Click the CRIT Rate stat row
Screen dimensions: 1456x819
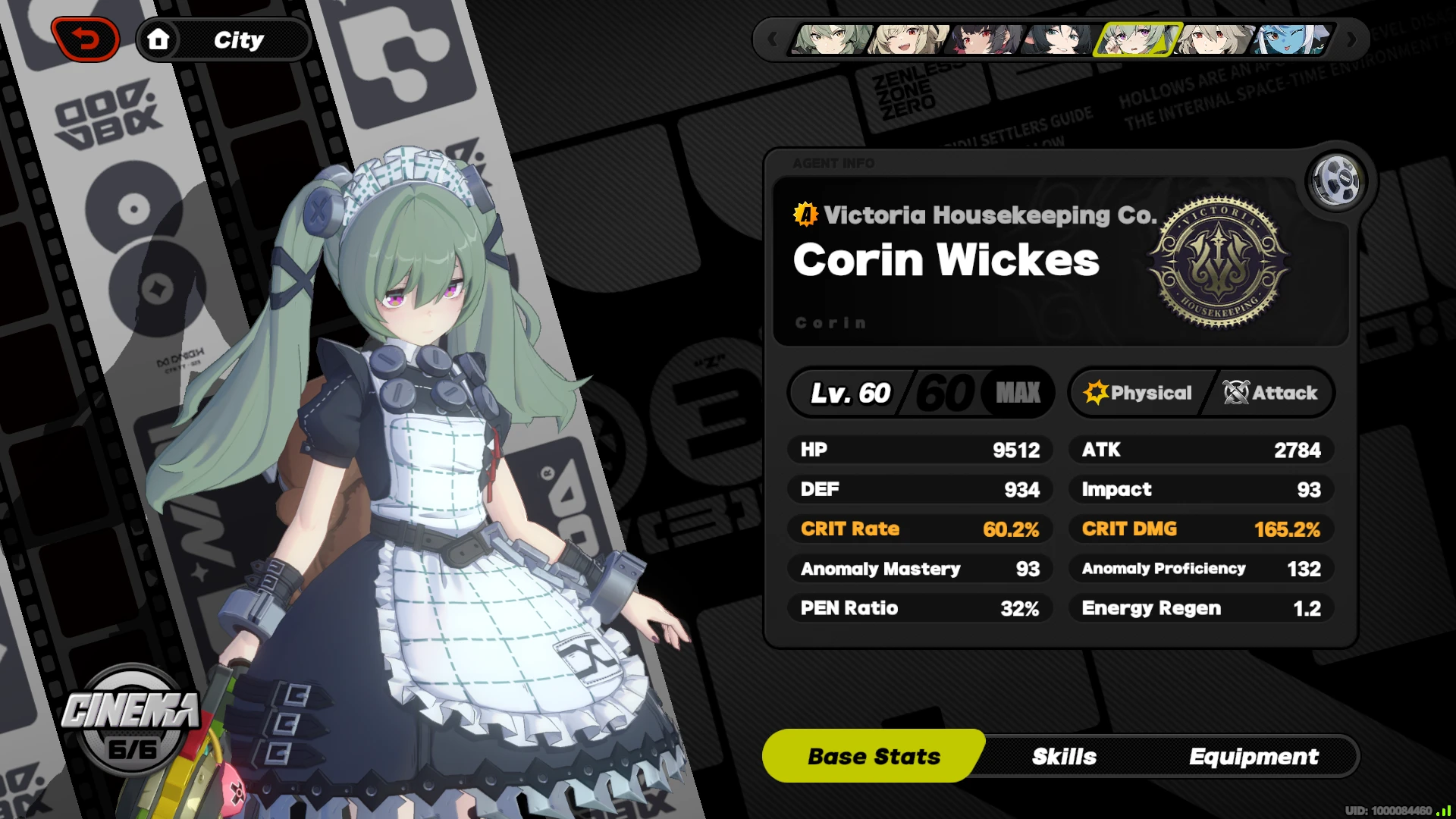[919, 529]
